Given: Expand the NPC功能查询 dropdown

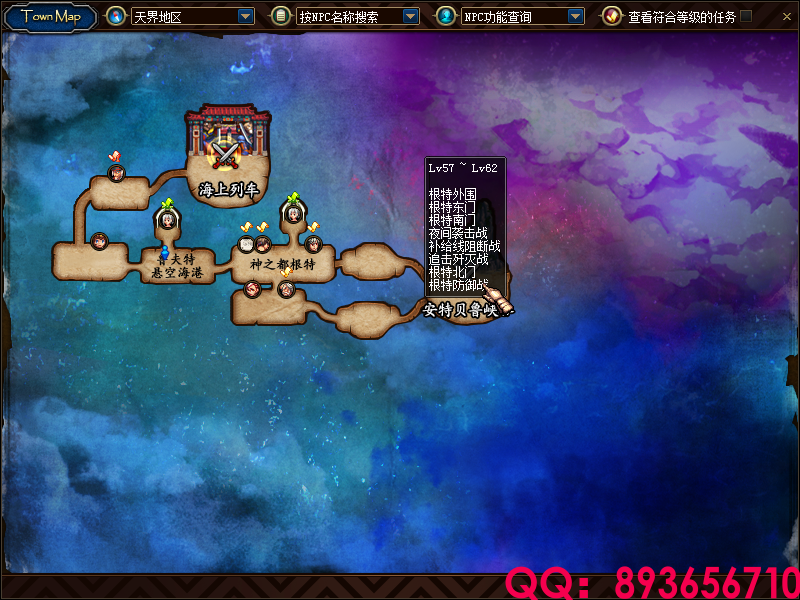Looking at the screenshot, I should (x=575, y=16).
